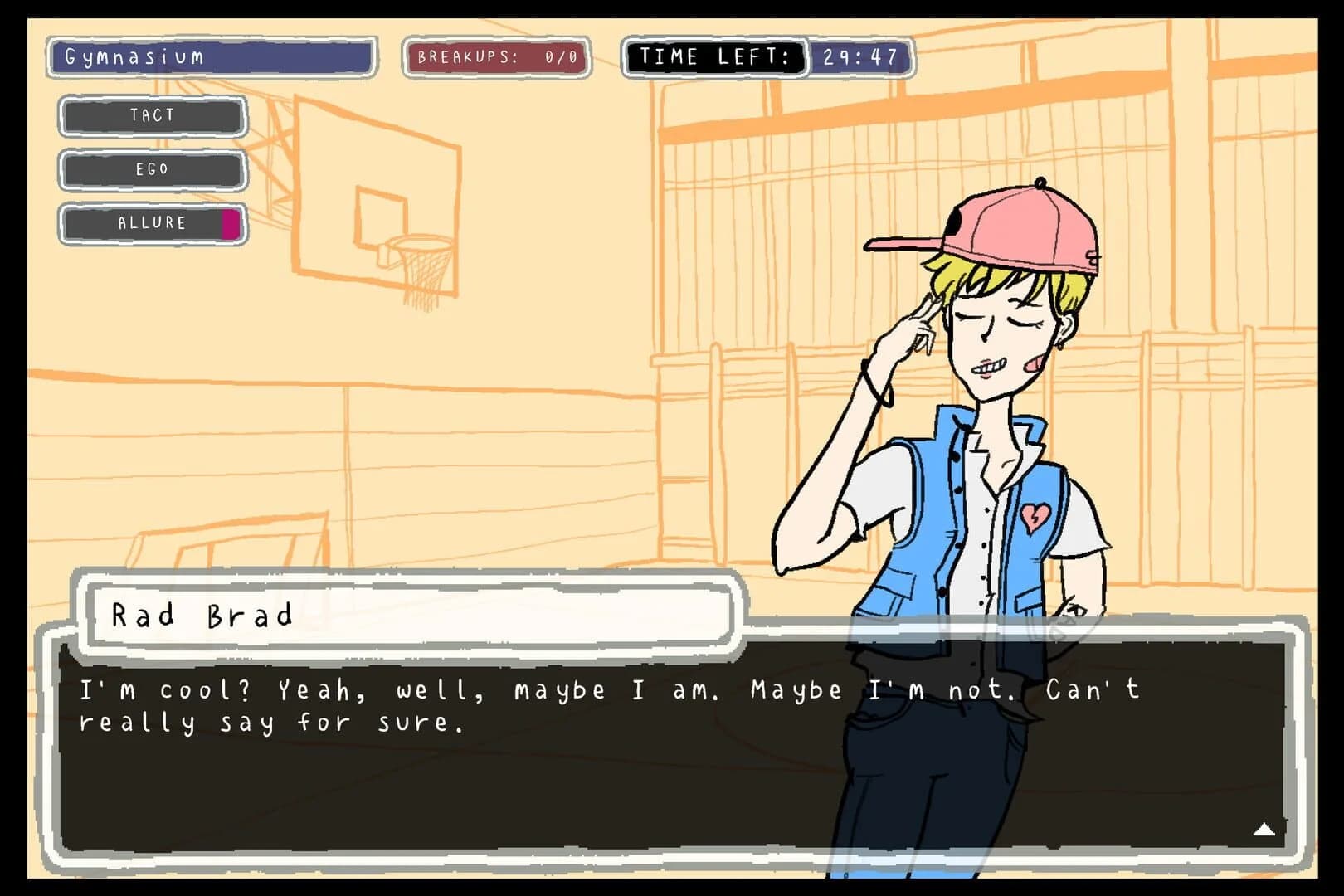Click the 0/0 breakup tally
The image size is (1344, 896).
(559, 56)
